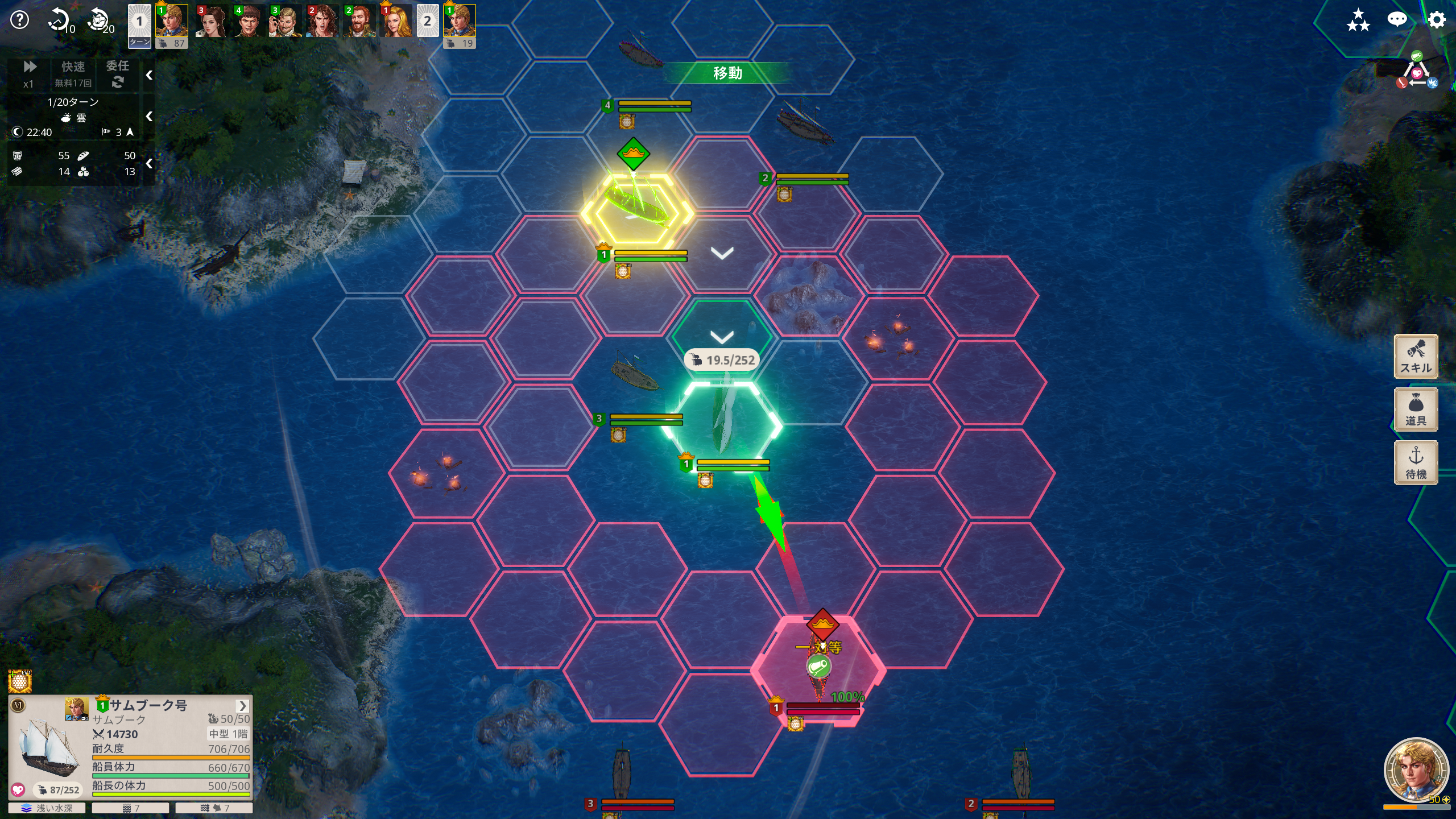Image resolution: width=1456 pixels, height=819 pixels.
Task: Open the help question mark icon
Action: [20, 20]
